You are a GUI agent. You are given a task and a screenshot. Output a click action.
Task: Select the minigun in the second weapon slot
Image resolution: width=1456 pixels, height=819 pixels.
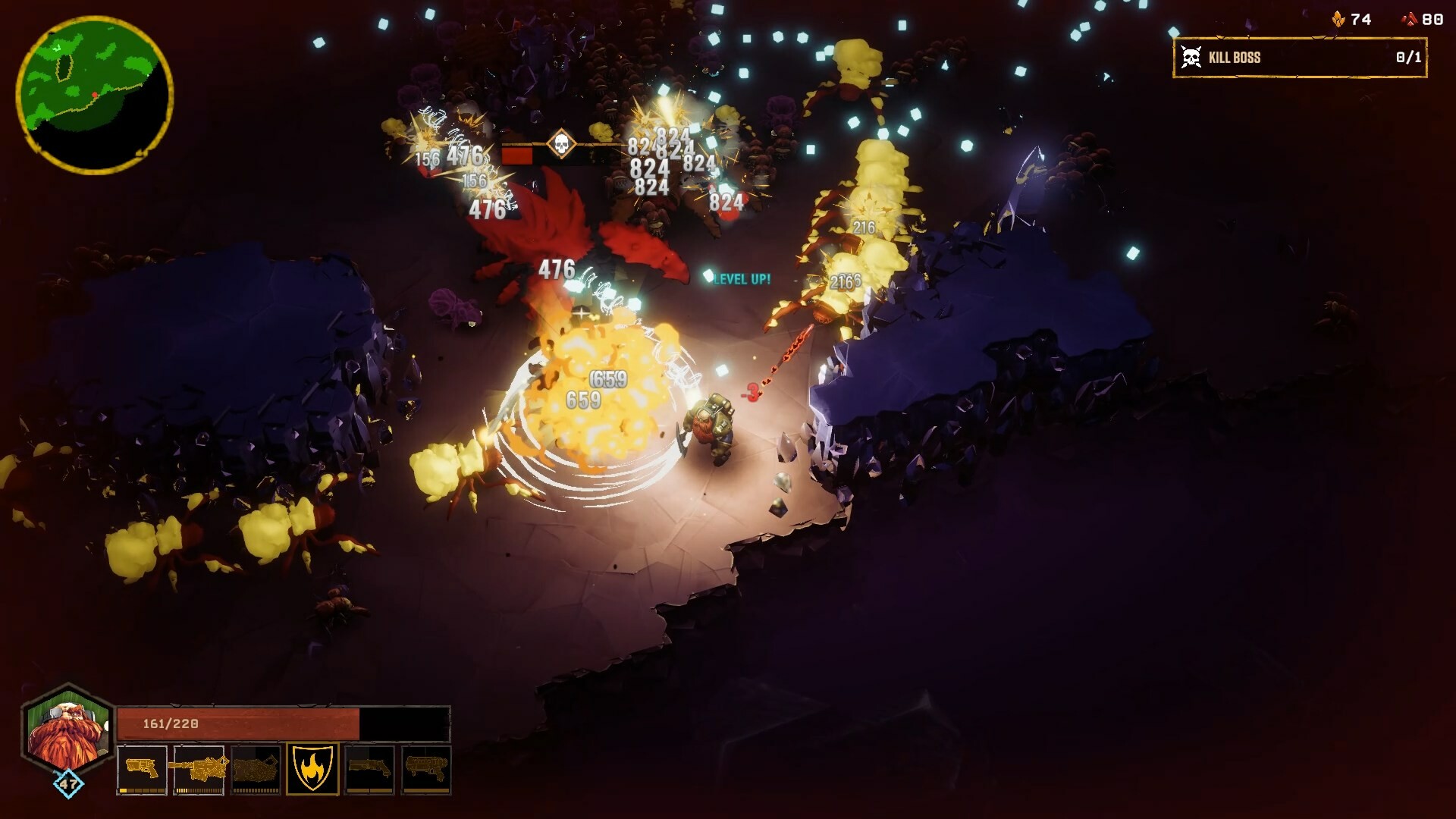click(200, 769)
